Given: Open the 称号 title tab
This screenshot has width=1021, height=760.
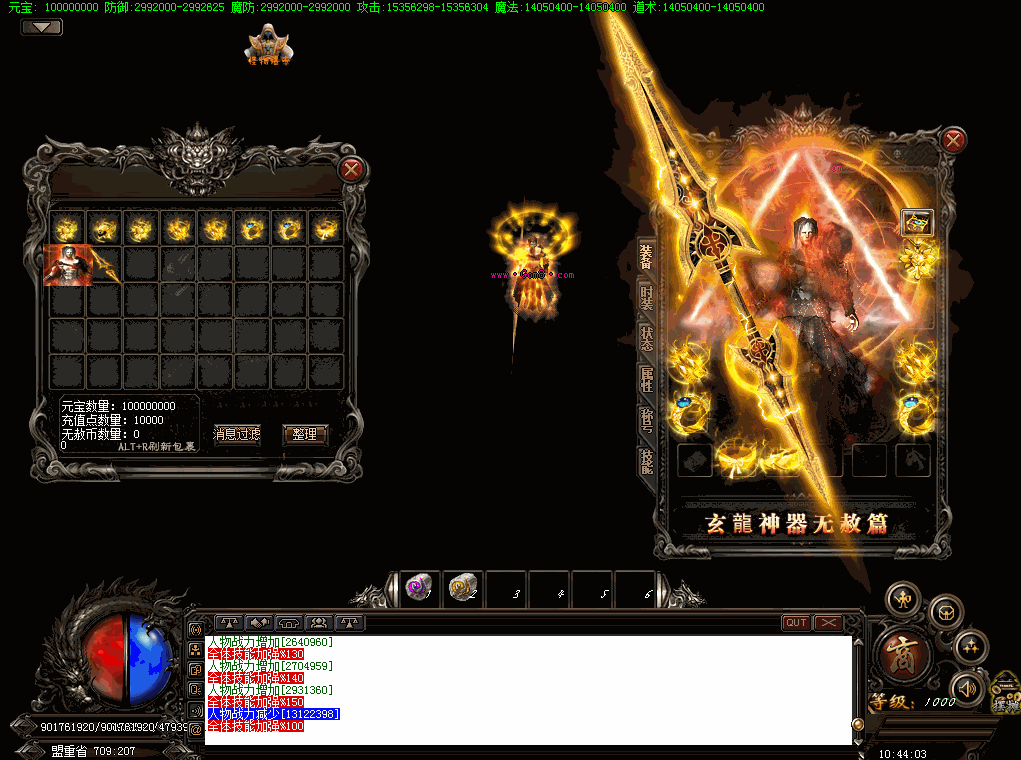Looking at the screenshot, I should click(646, 420).
